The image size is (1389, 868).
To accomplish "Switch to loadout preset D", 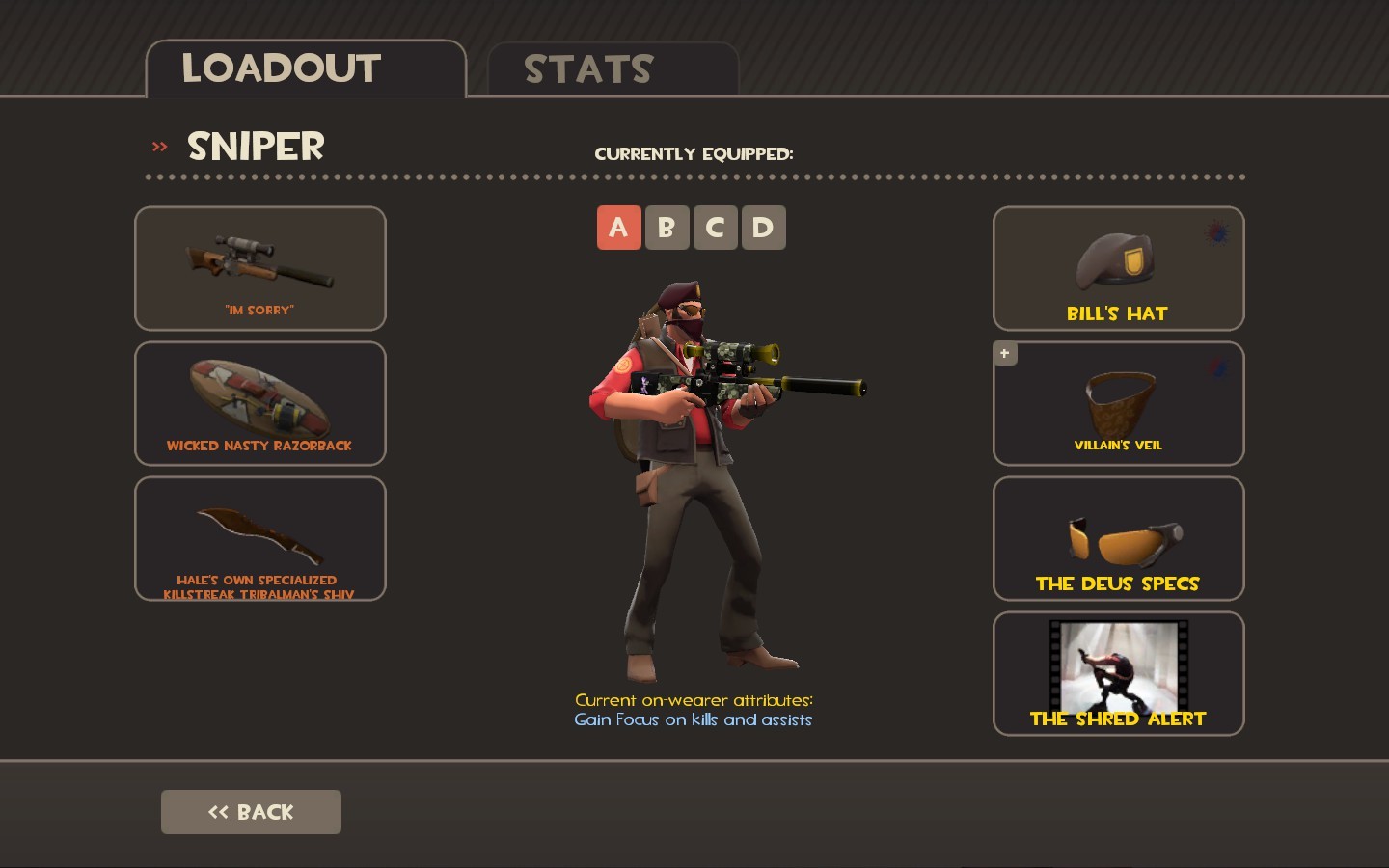I will pos(763,228).
